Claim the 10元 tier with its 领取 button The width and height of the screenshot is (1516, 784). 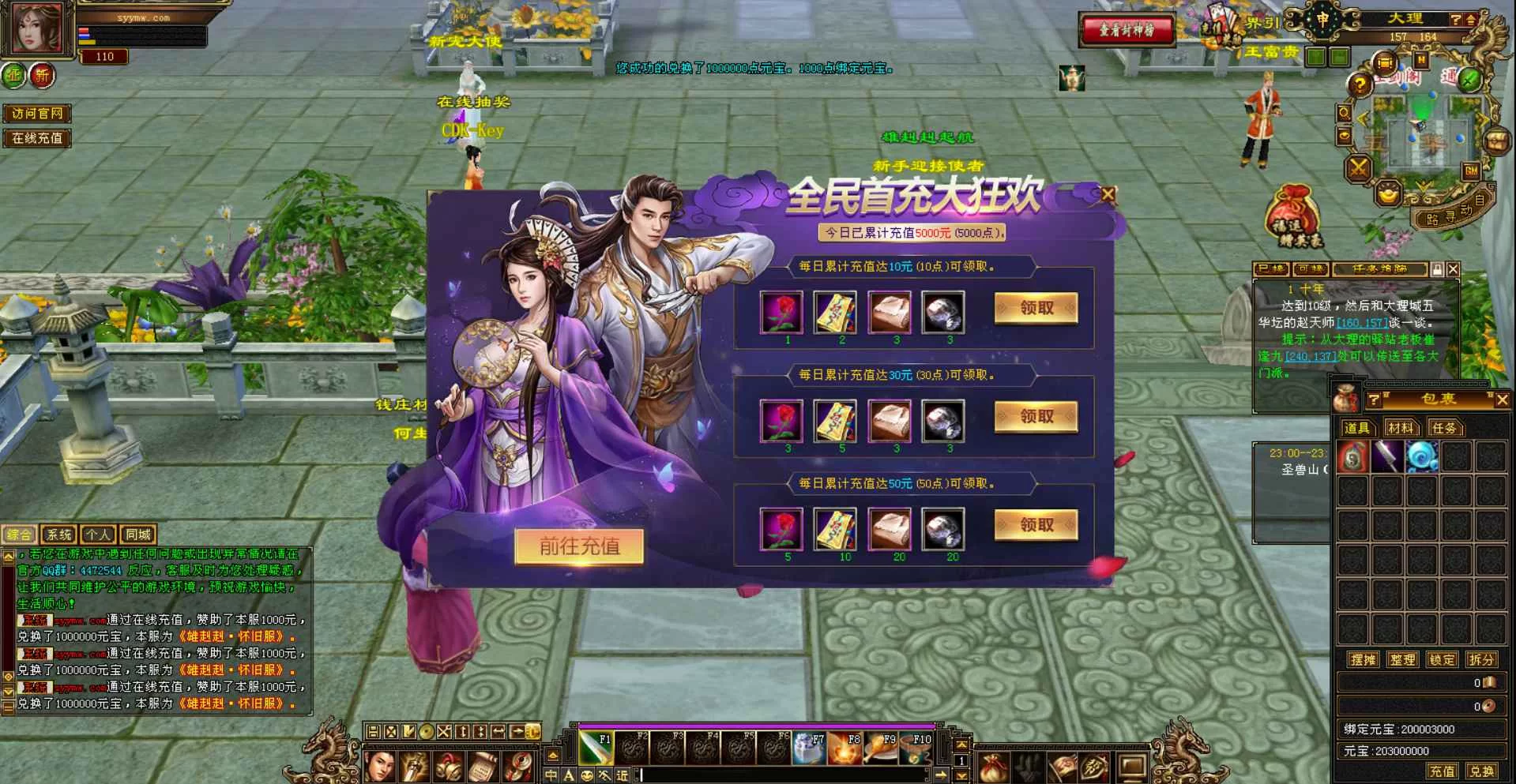pyautogui.click(x=1036, y=309)
